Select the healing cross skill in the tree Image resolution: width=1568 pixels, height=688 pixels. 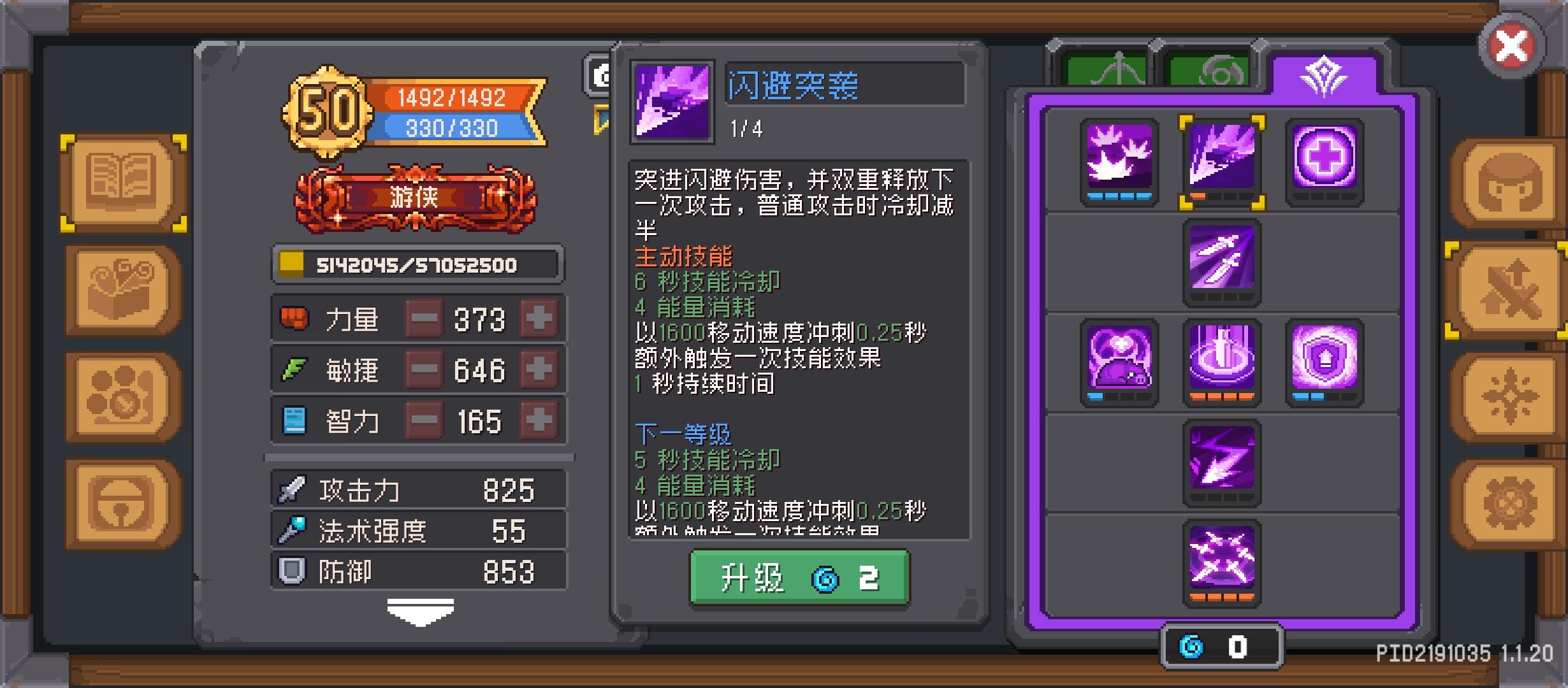click(1325, 161)
